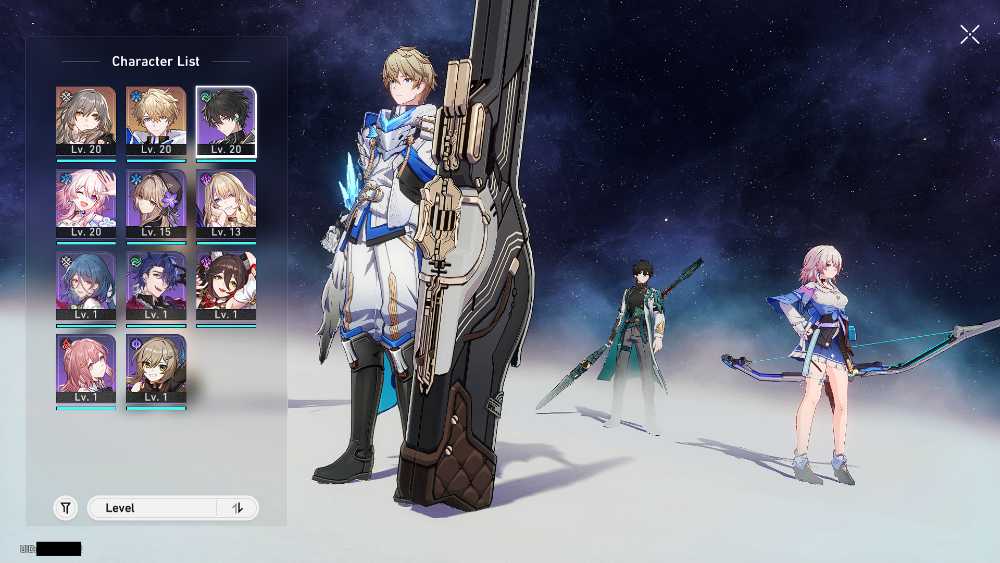Open the Level sort dropdown
The height and width of the screenshot is (563, 1000).
click(x=154, y=508)
